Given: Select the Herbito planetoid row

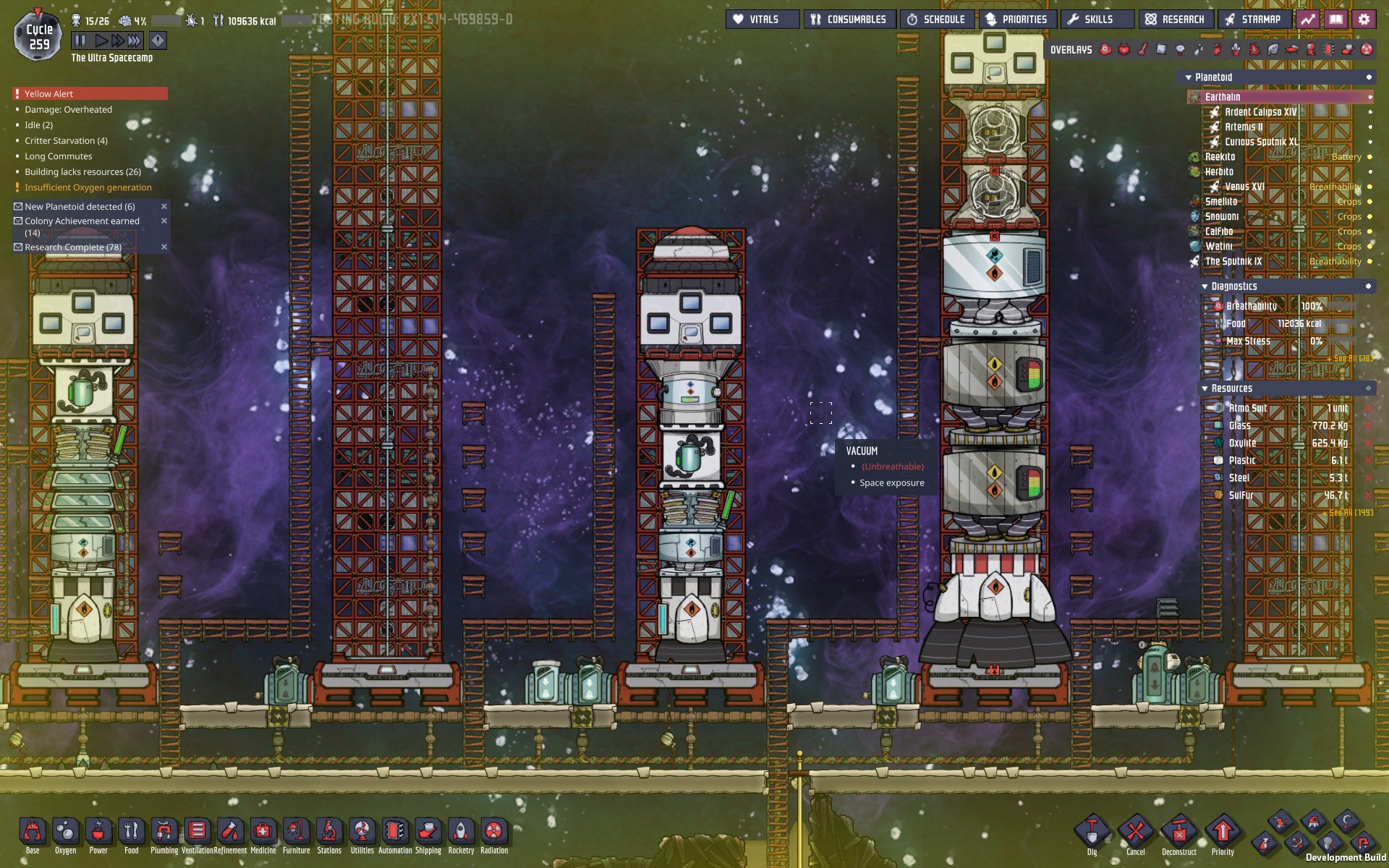Looking at the screenshot, I should click(1220, 172).
